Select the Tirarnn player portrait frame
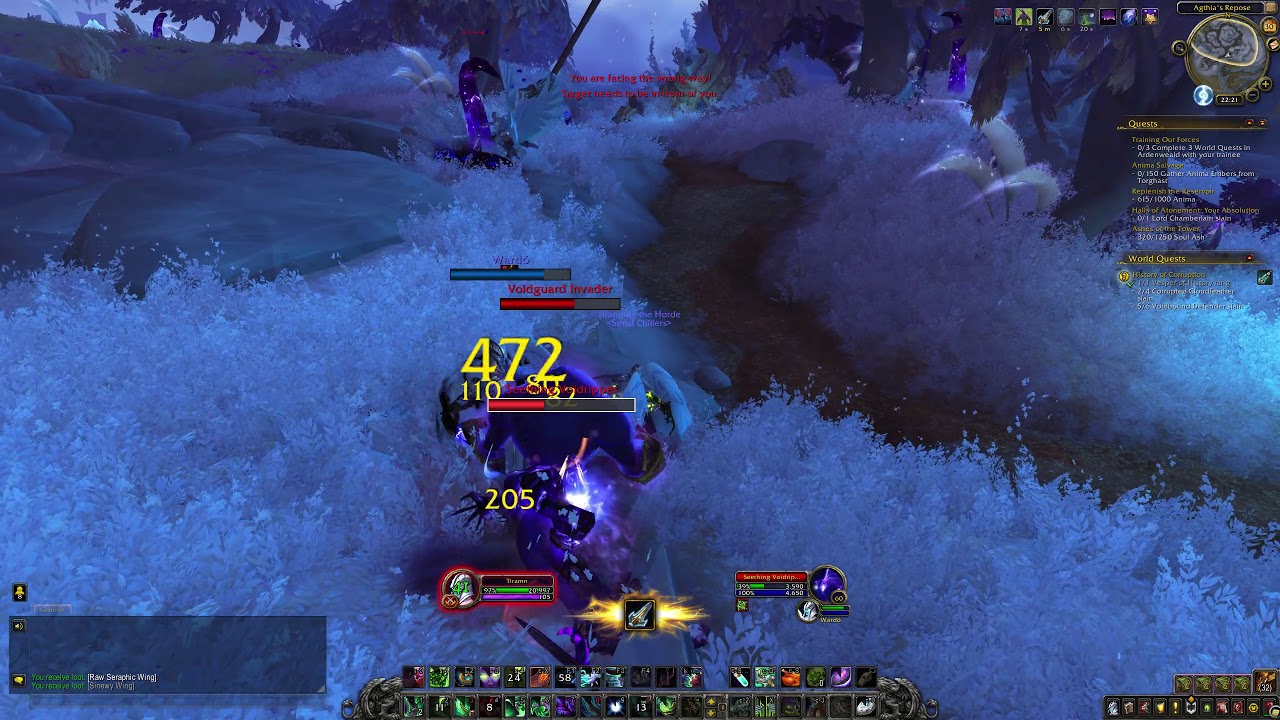Image resolution: width=1280 pixels, height=720 pixels. click(x=461, y=589)
